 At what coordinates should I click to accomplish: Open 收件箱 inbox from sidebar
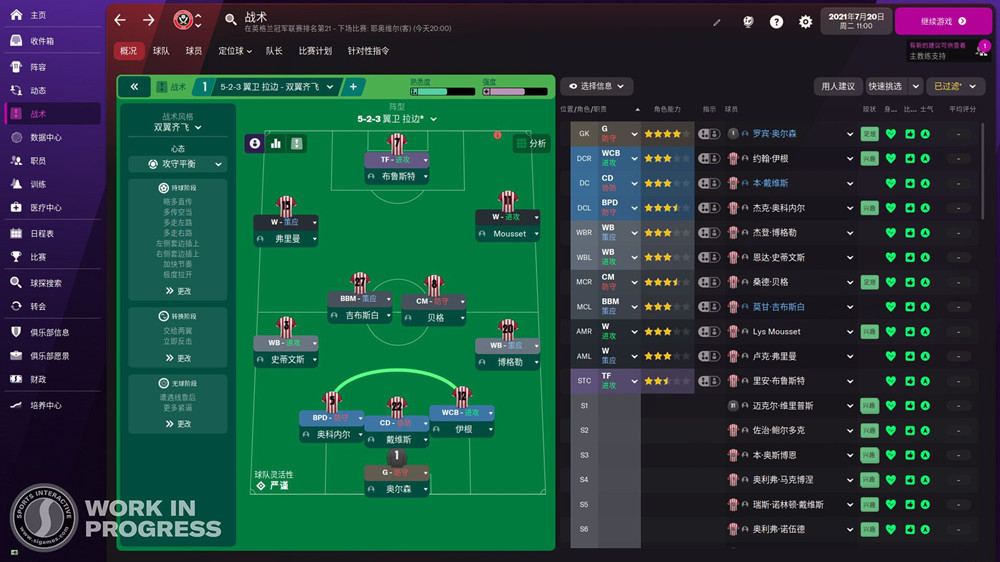click(x=41, y=41)
